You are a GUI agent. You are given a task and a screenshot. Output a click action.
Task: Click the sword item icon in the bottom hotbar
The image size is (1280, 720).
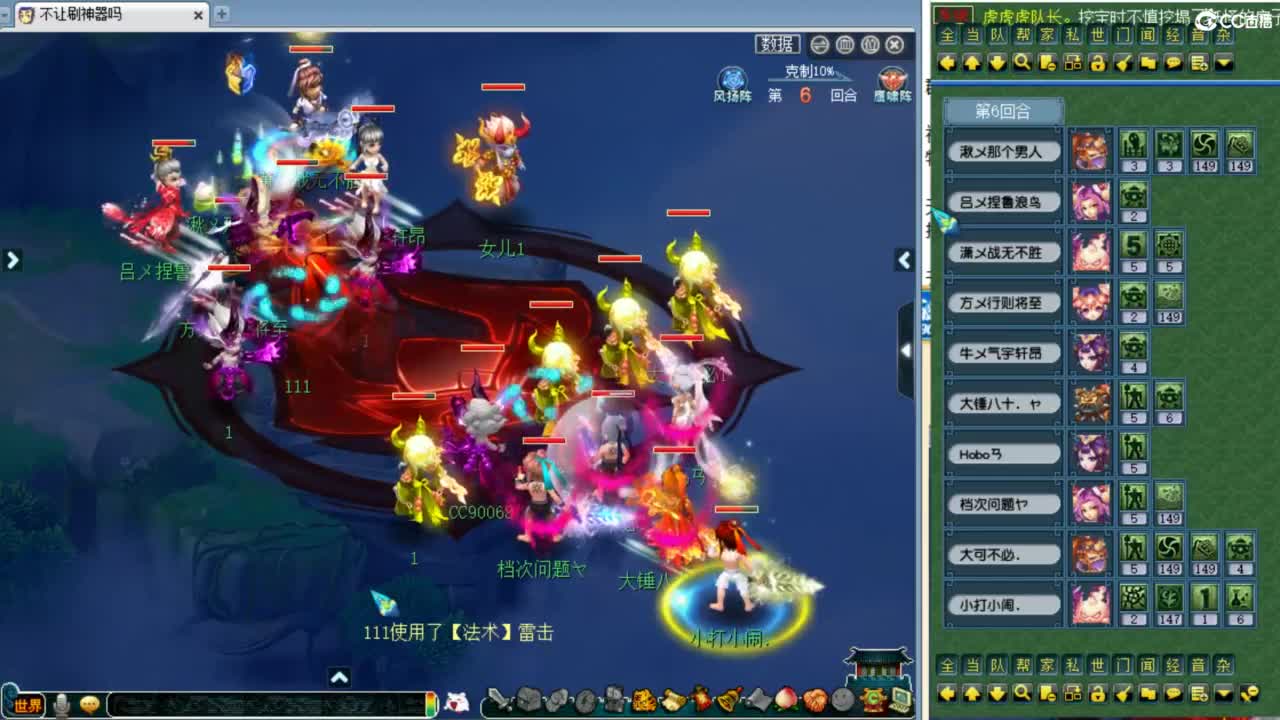point(500,699)
